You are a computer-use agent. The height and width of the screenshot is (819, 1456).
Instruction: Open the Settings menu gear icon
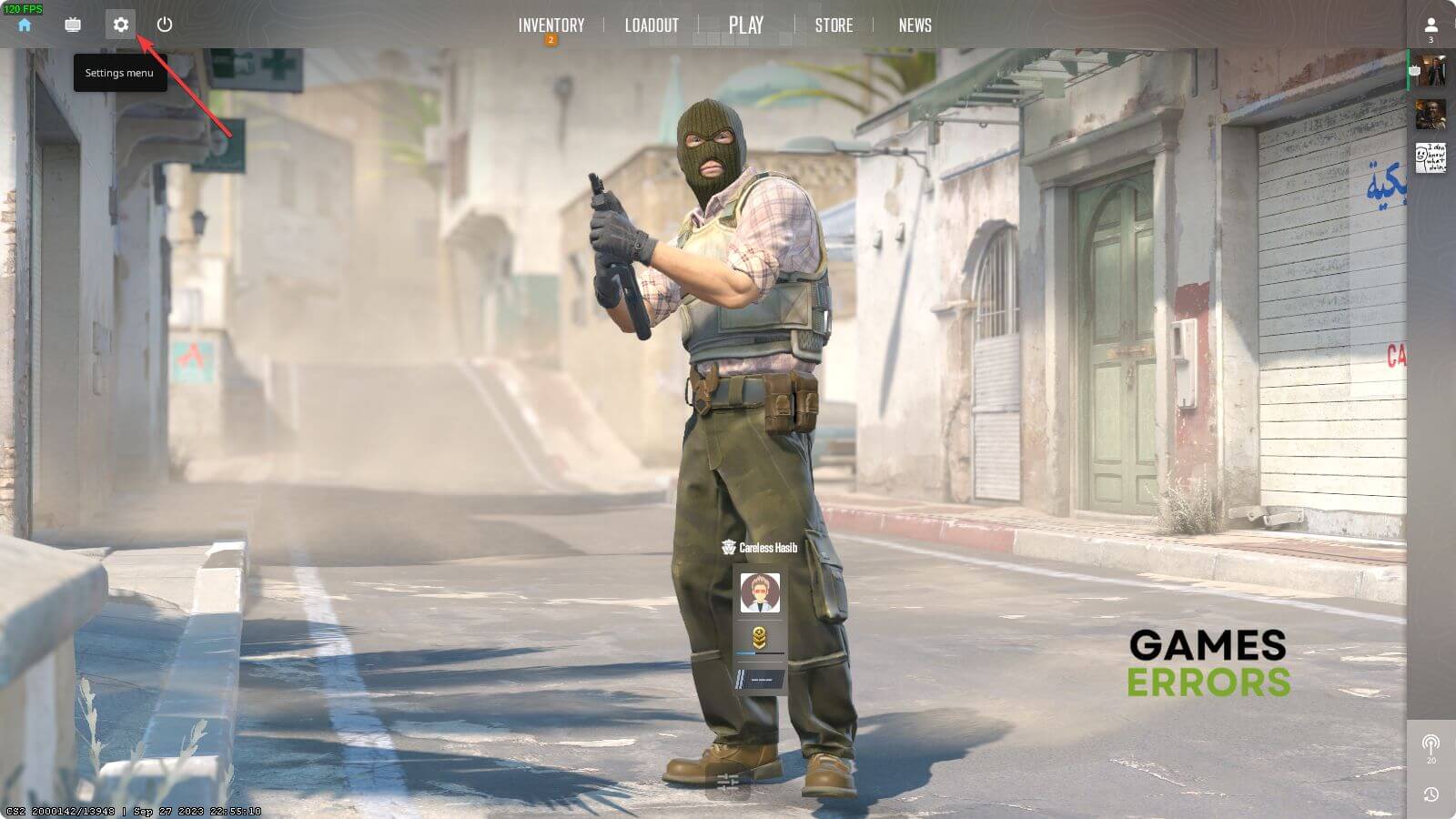[x=120, y=25]
